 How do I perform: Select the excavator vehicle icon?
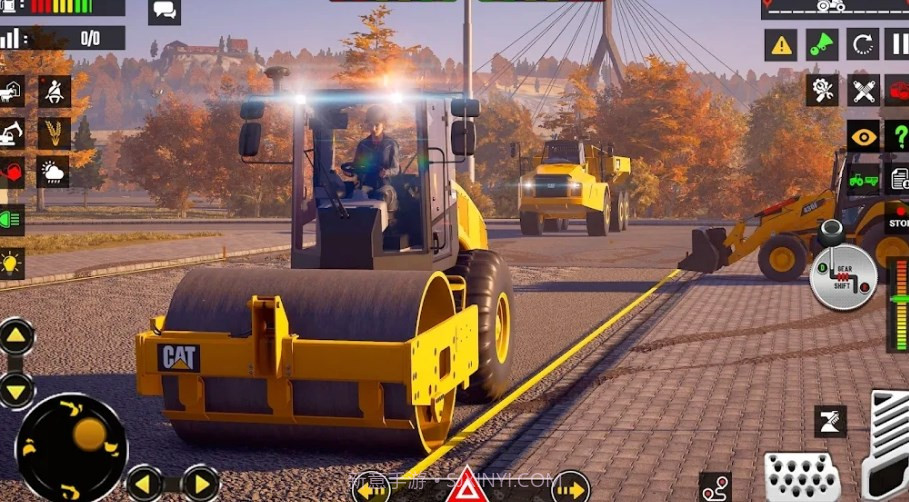click(x=10, y=133)
